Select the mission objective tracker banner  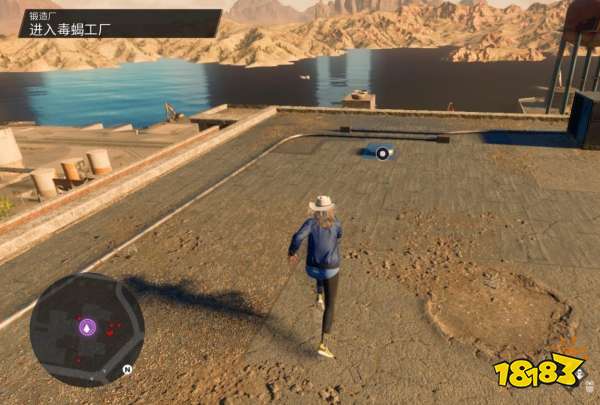119,23
